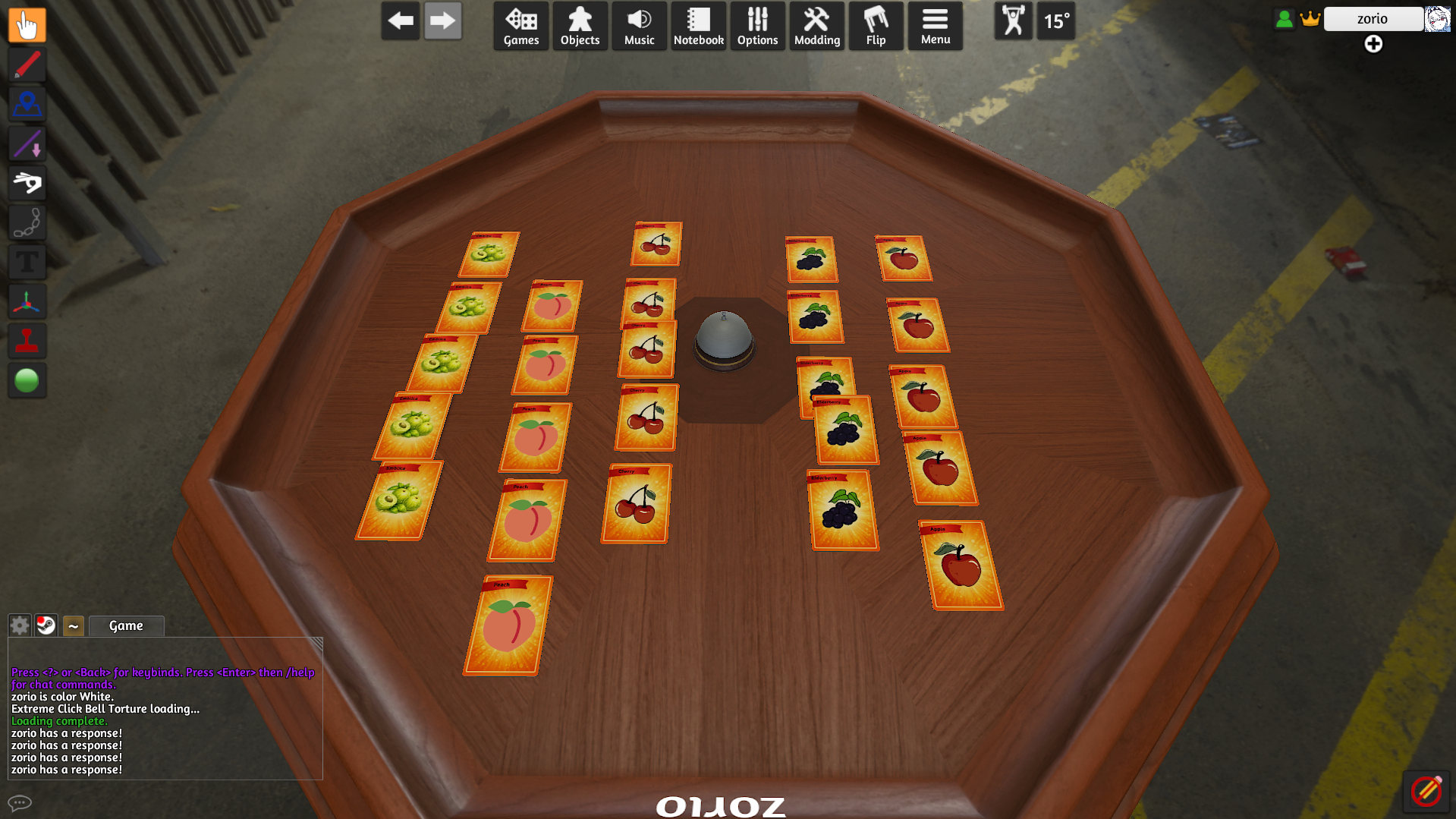Screen dimensions: 1456x819
Task: Open chat settings with the gear icon
Action: pyautogui.click(x=18, y=625)
